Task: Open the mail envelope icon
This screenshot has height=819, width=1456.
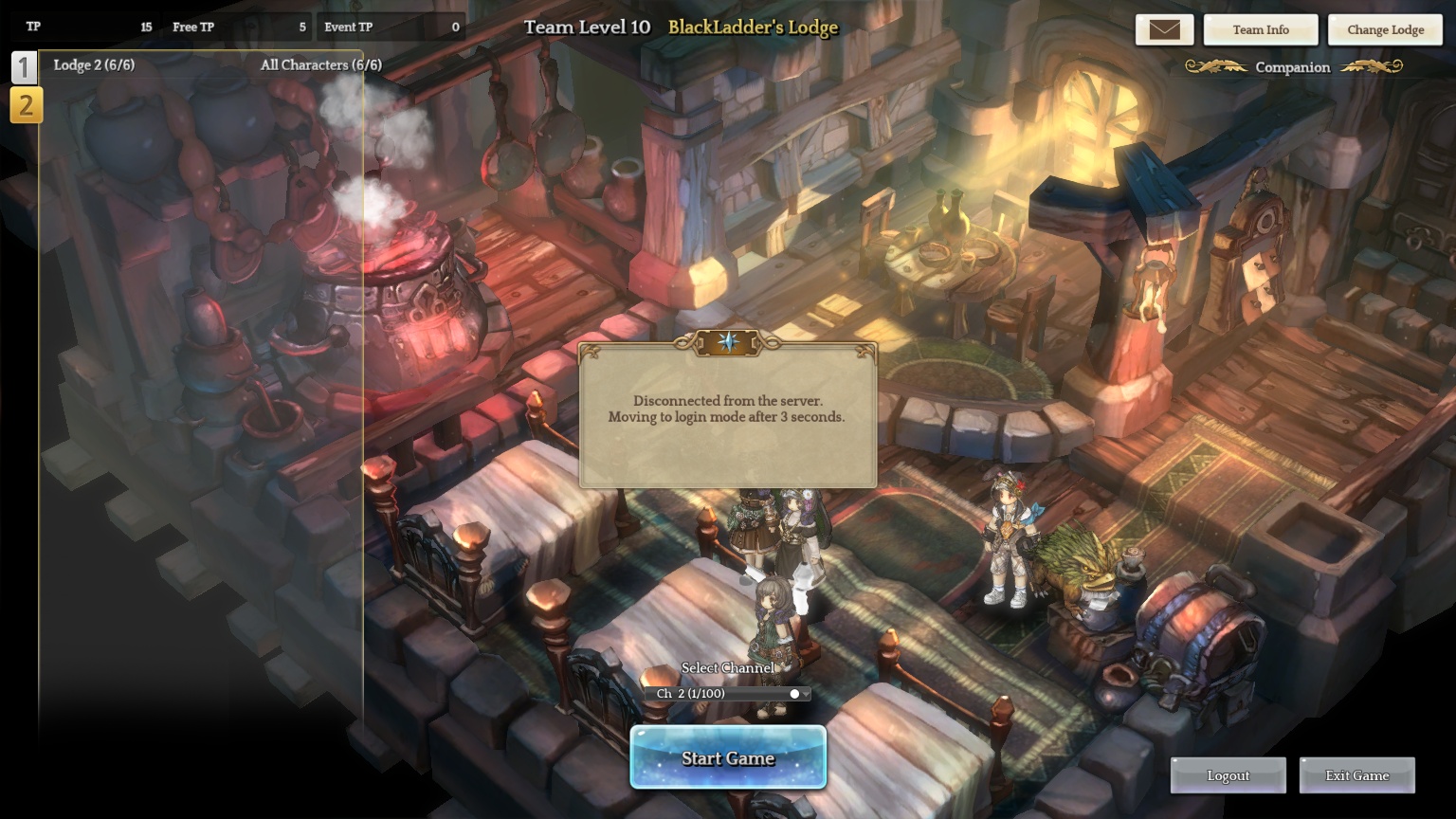Action: click(1164, 29)
